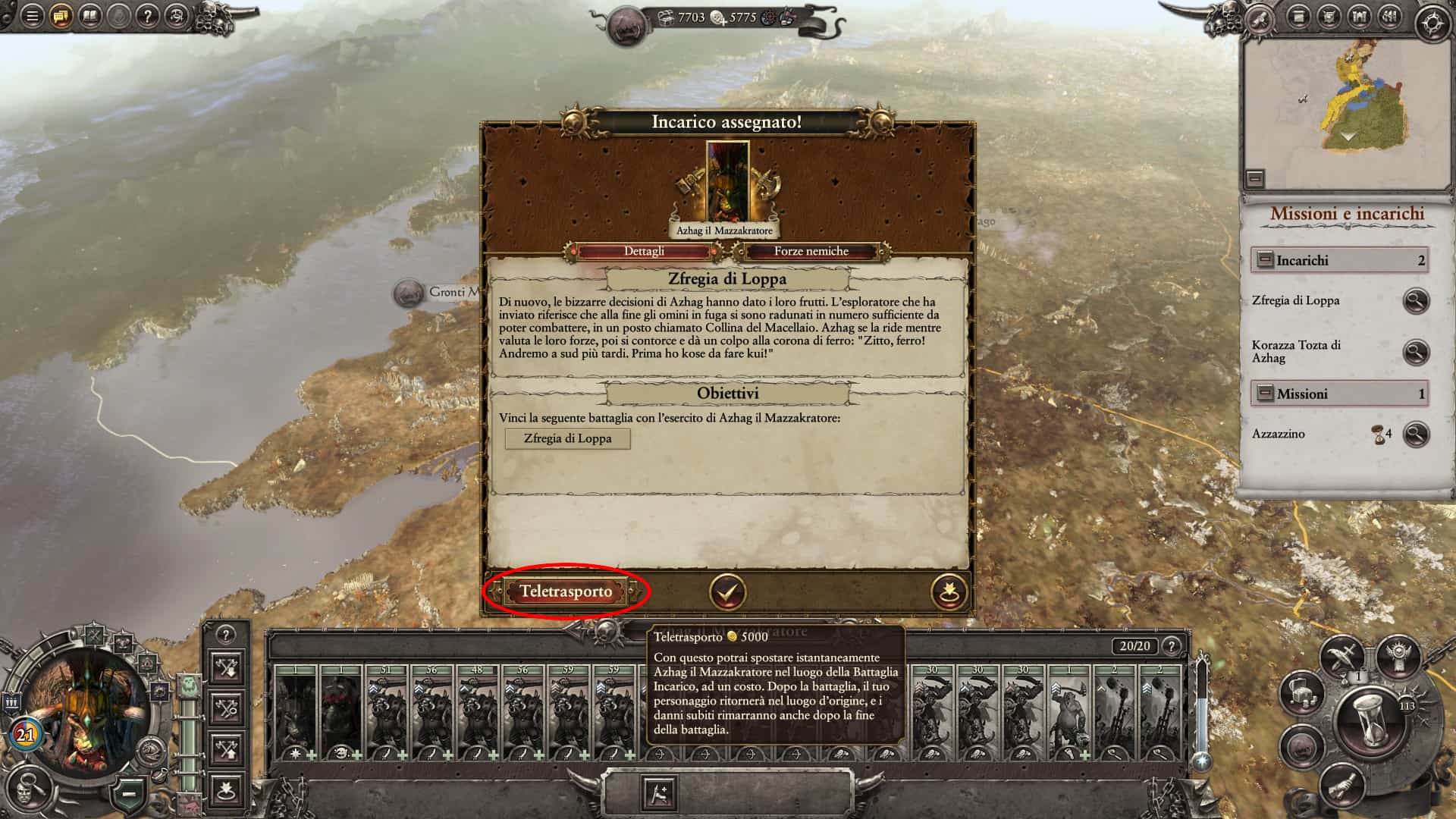
Task: Open the spellbook icon in top bar
Action: (x=90, y=16)
